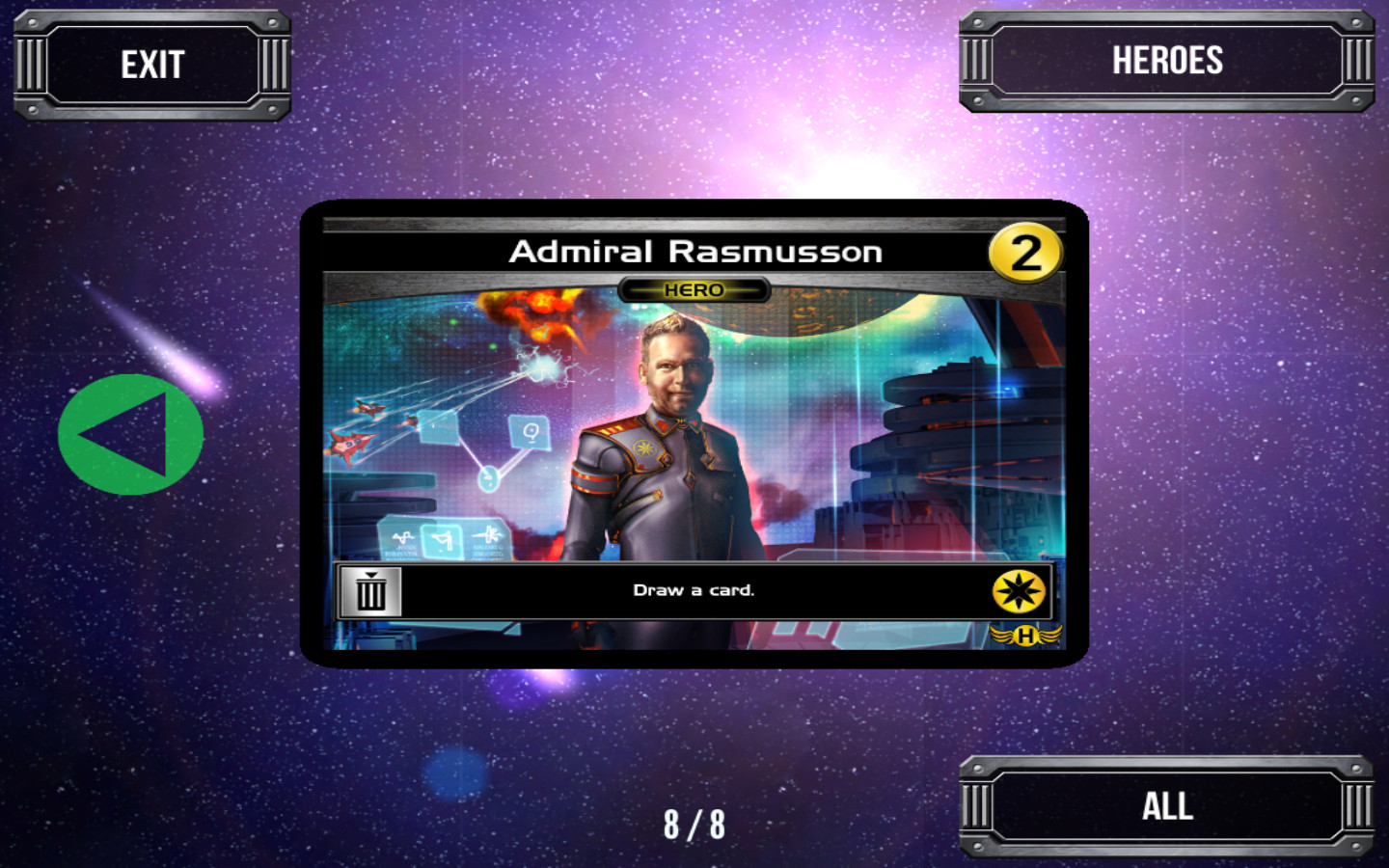Click the winged H hero badge
The width and height of the screenshot is (1389, 868).
(x=1027, y=635)
